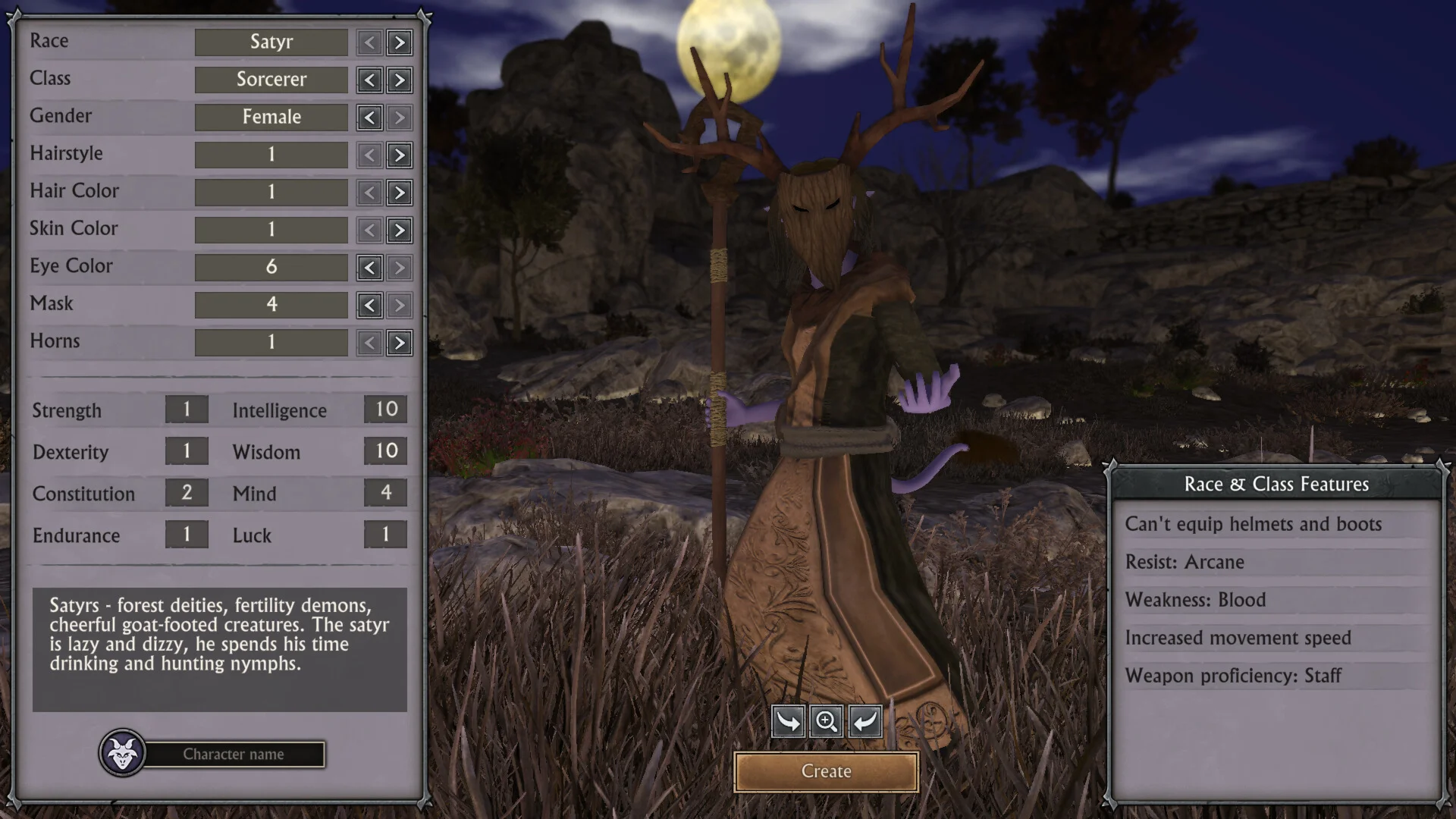Click the right rotate arrow under character
Screen dimensions: 1456x819
pyautogui.click(x=864, y=721)
